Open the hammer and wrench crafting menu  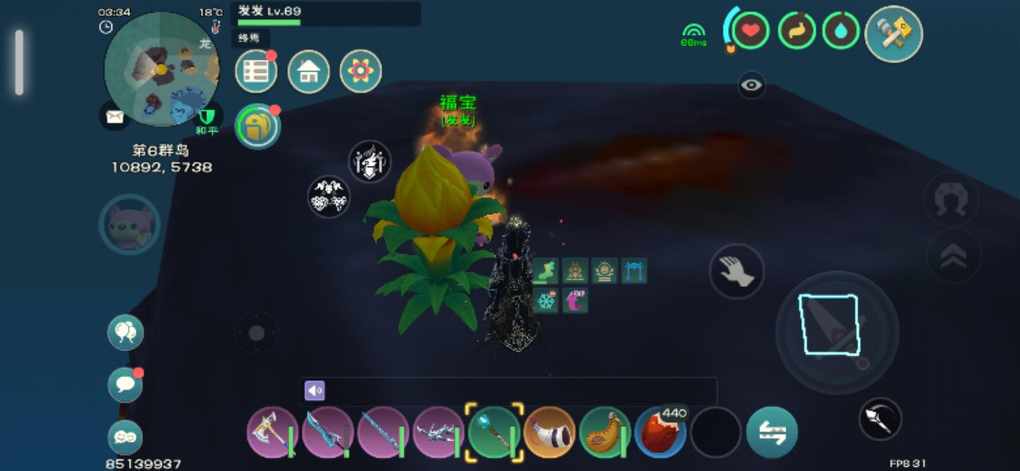coord(893,33)
